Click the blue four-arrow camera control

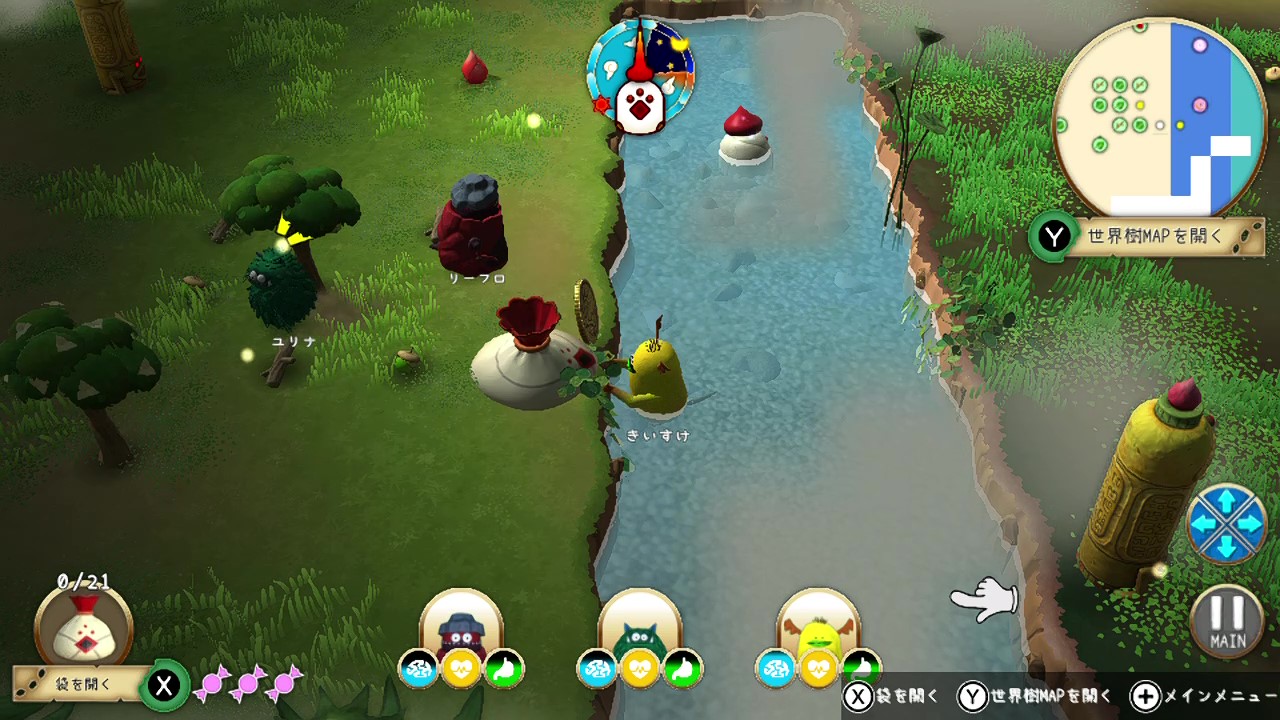point(1225,522)
